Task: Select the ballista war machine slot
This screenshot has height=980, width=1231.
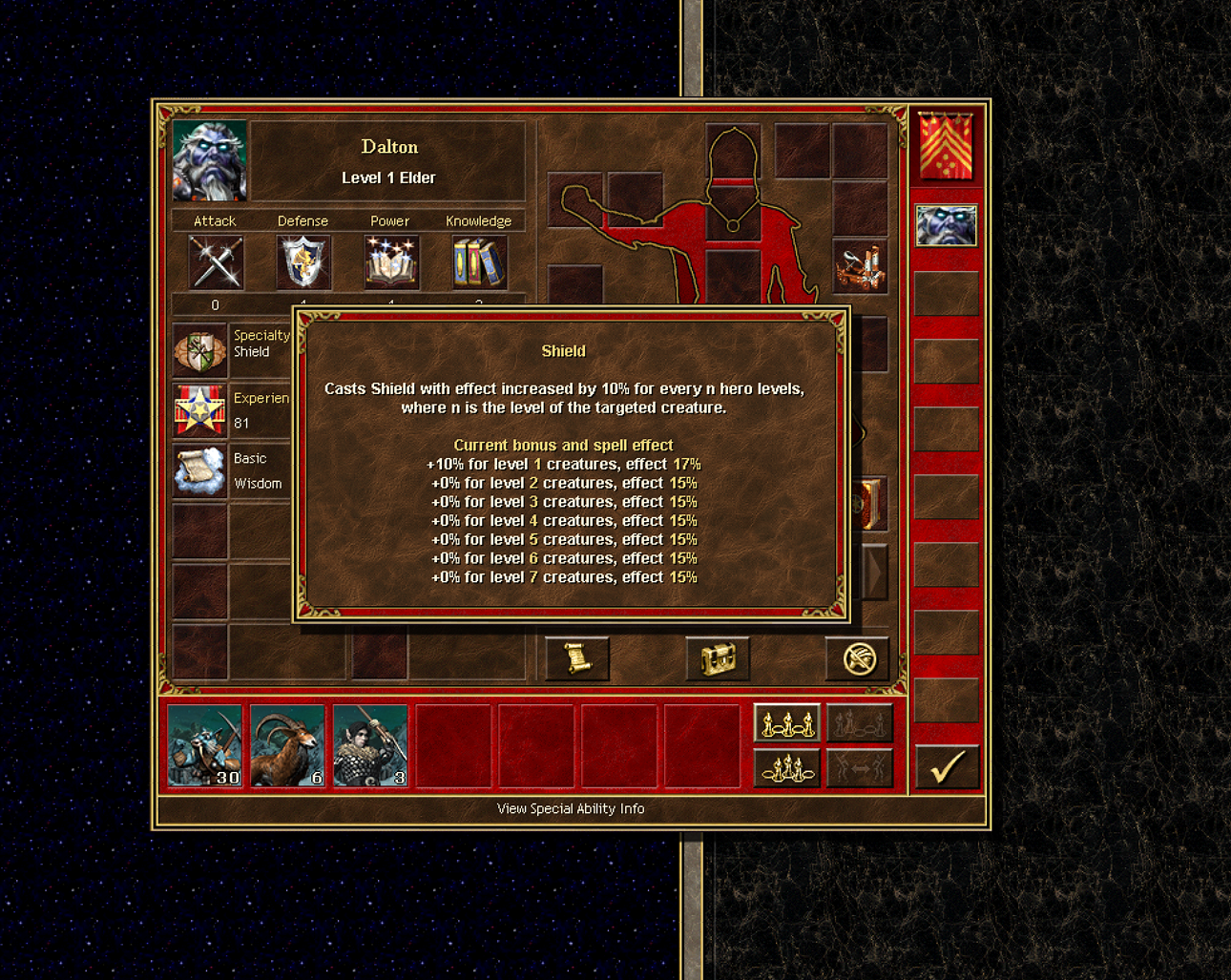Action: click(860, 267)
